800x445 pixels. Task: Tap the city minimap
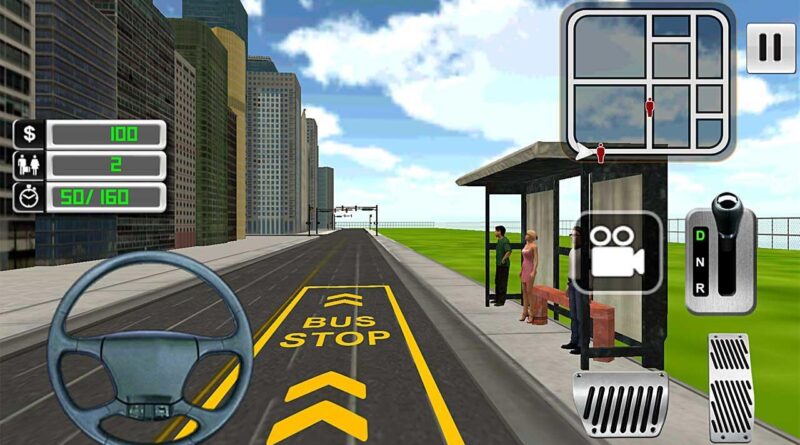(x=648, y=78)
